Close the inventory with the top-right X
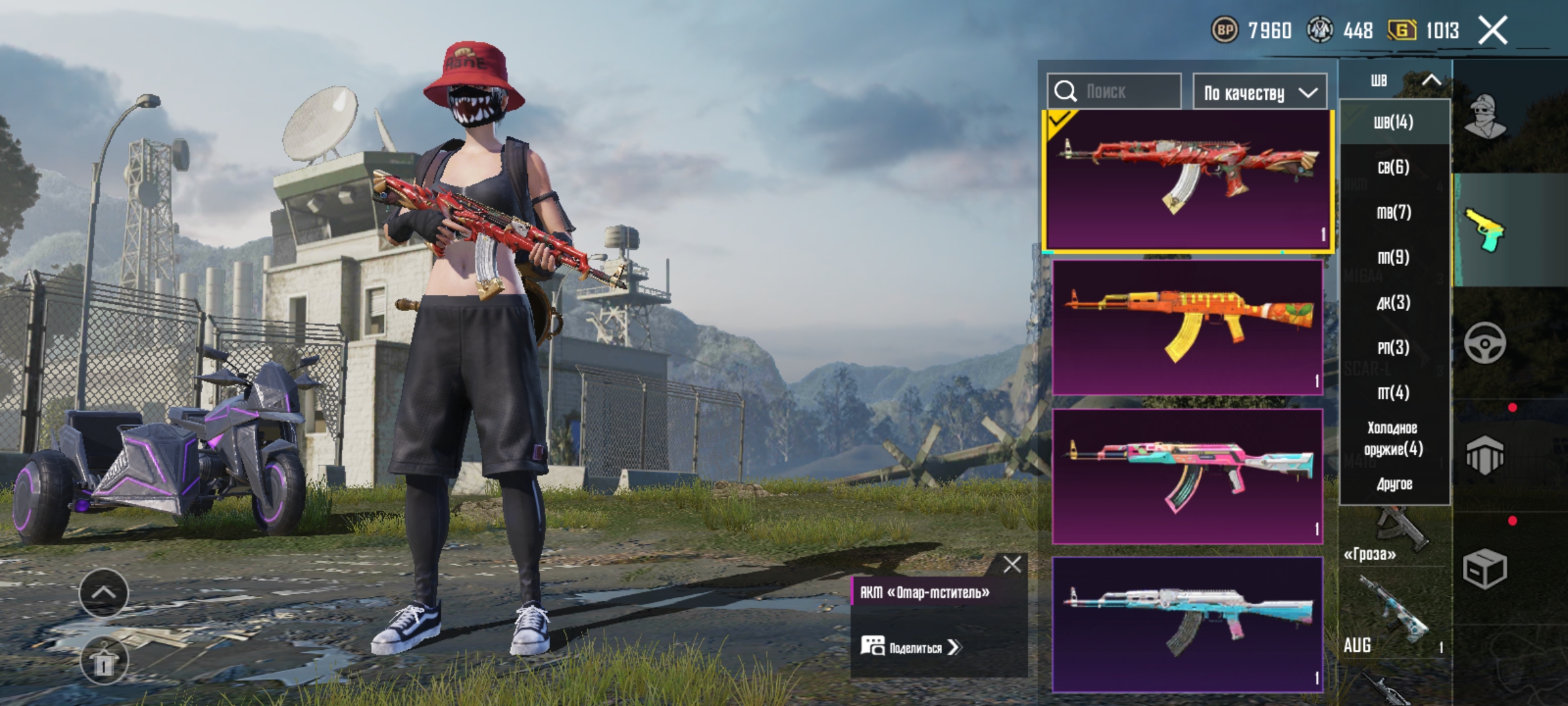The image size is (1568, 706). tap(1493, 30)
